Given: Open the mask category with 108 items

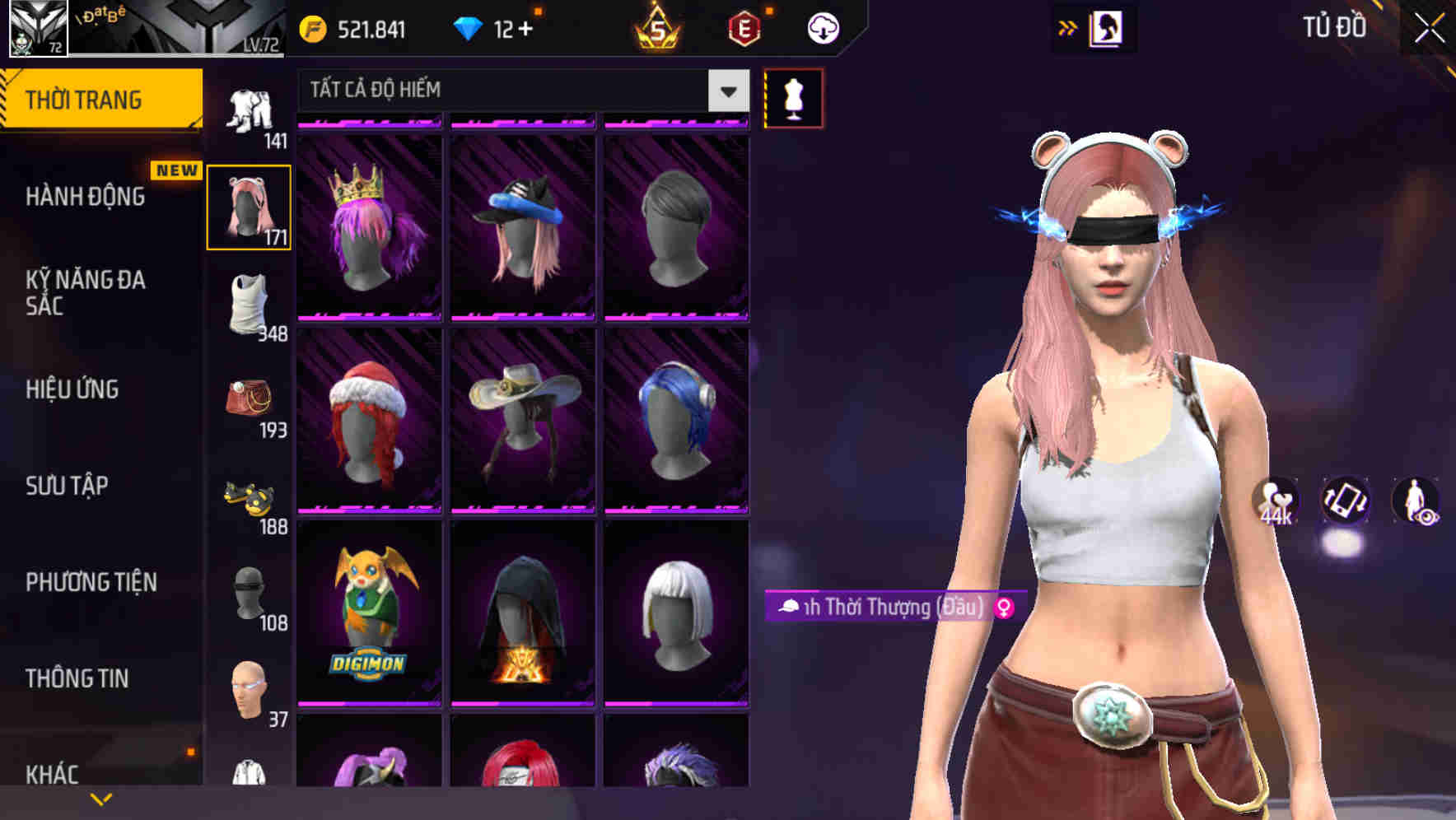Looking at the screenshot, I should (250, 593).
